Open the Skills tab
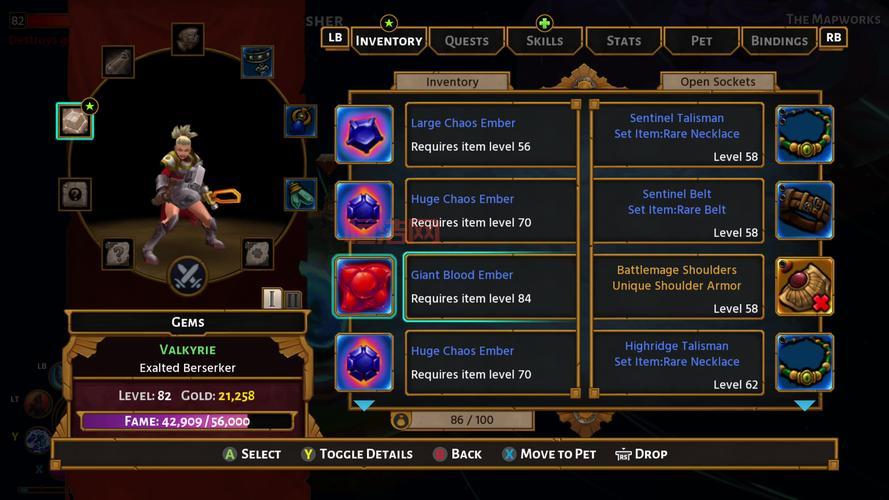This screenshot has width=889, height=500. pos(544,41)
